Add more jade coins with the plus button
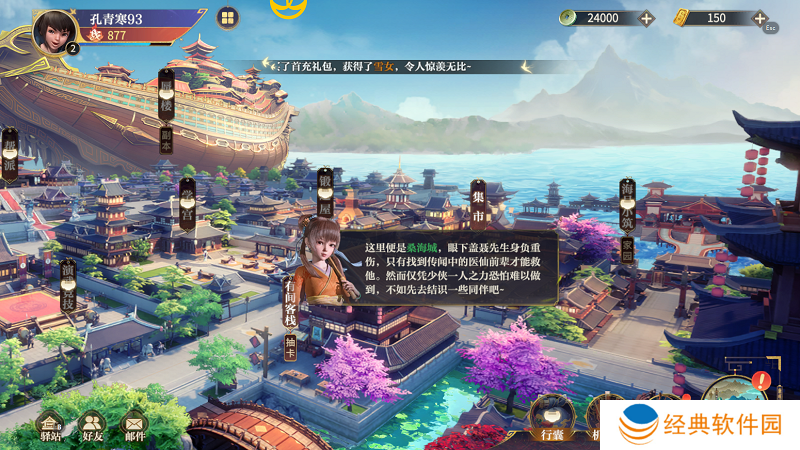Screen dimensions: 800x450 click(646, 18)
